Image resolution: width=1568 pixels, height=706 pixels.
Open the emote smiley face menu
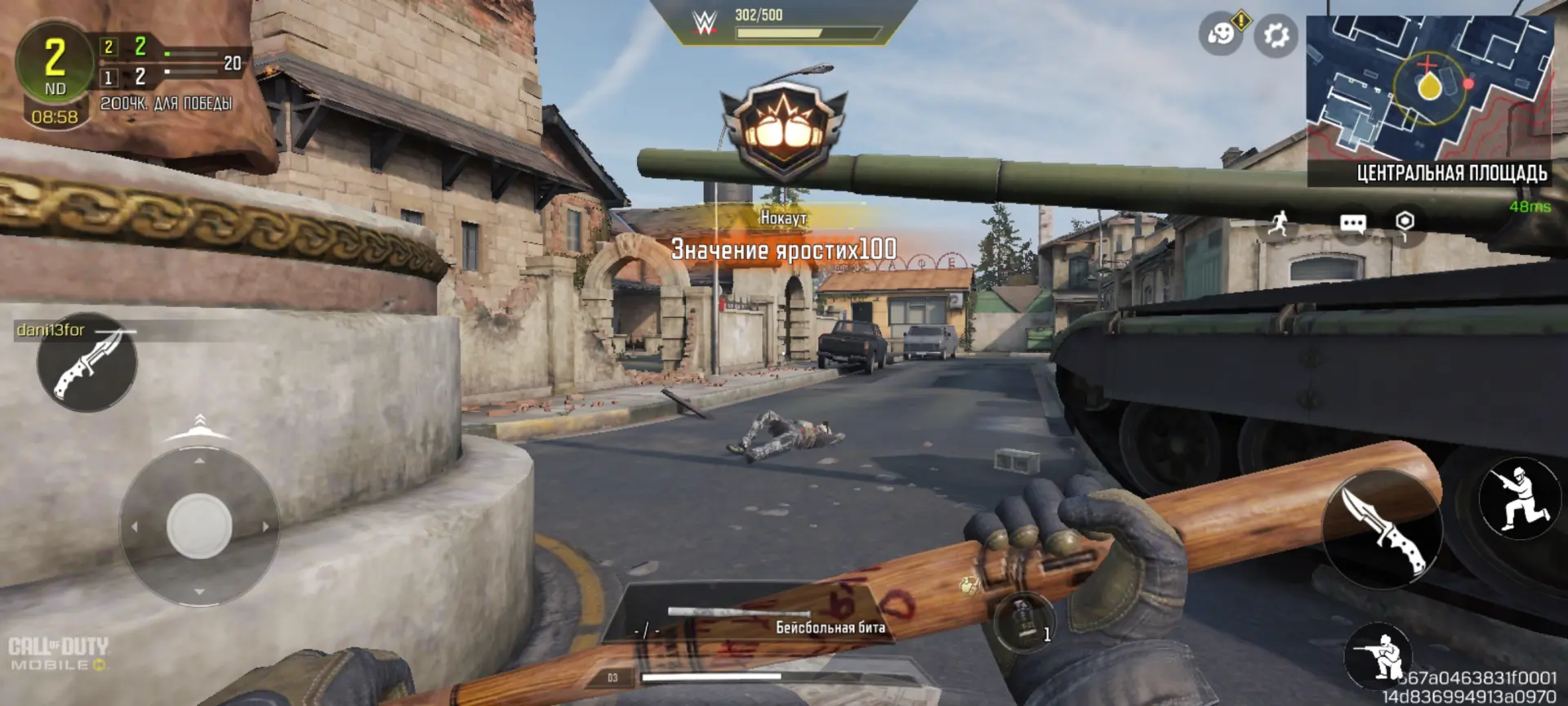point(1220,35)
